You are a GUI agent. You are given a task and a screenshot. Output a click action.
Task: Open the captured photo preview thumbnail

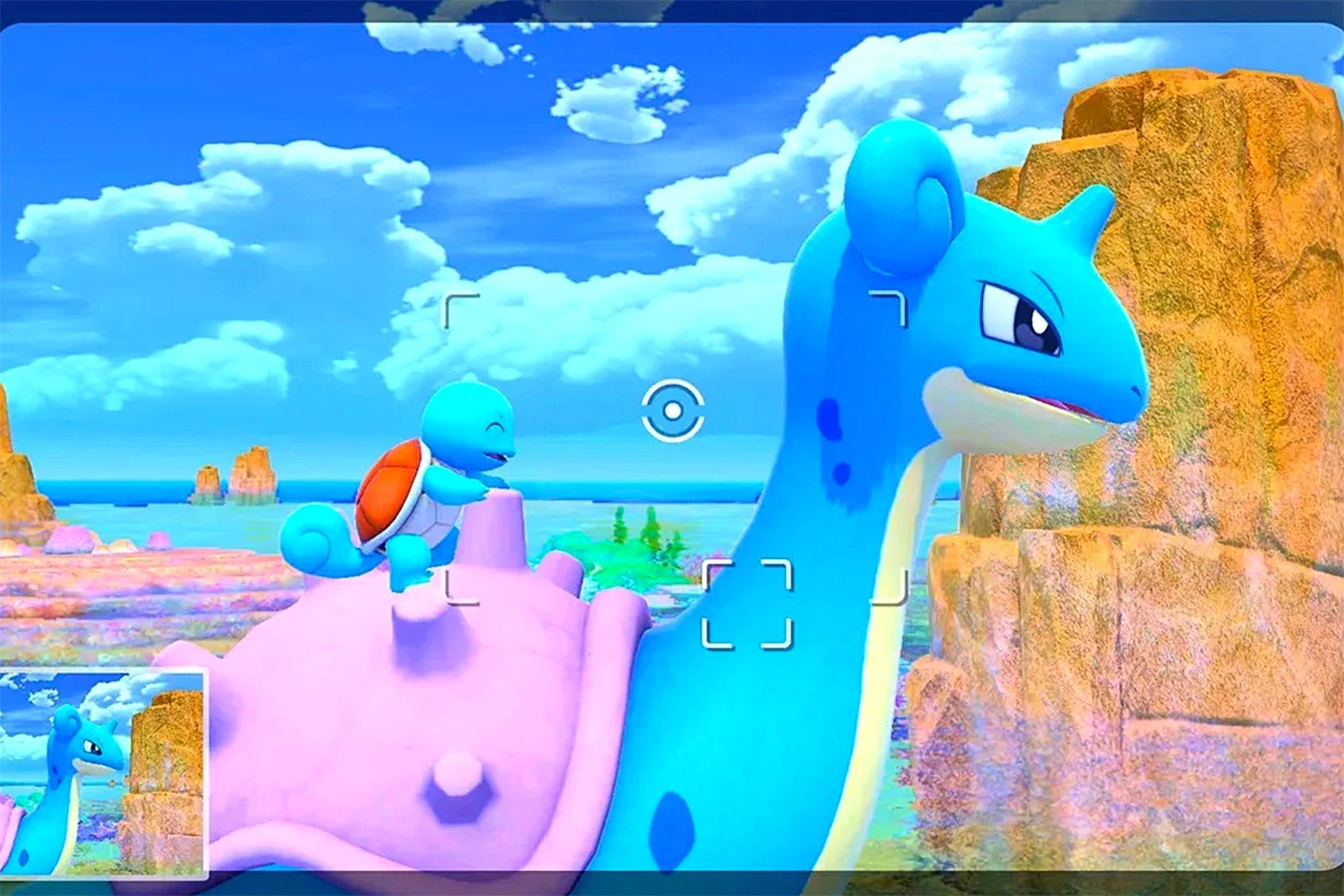pyautogui.click(x=103, y=771)
